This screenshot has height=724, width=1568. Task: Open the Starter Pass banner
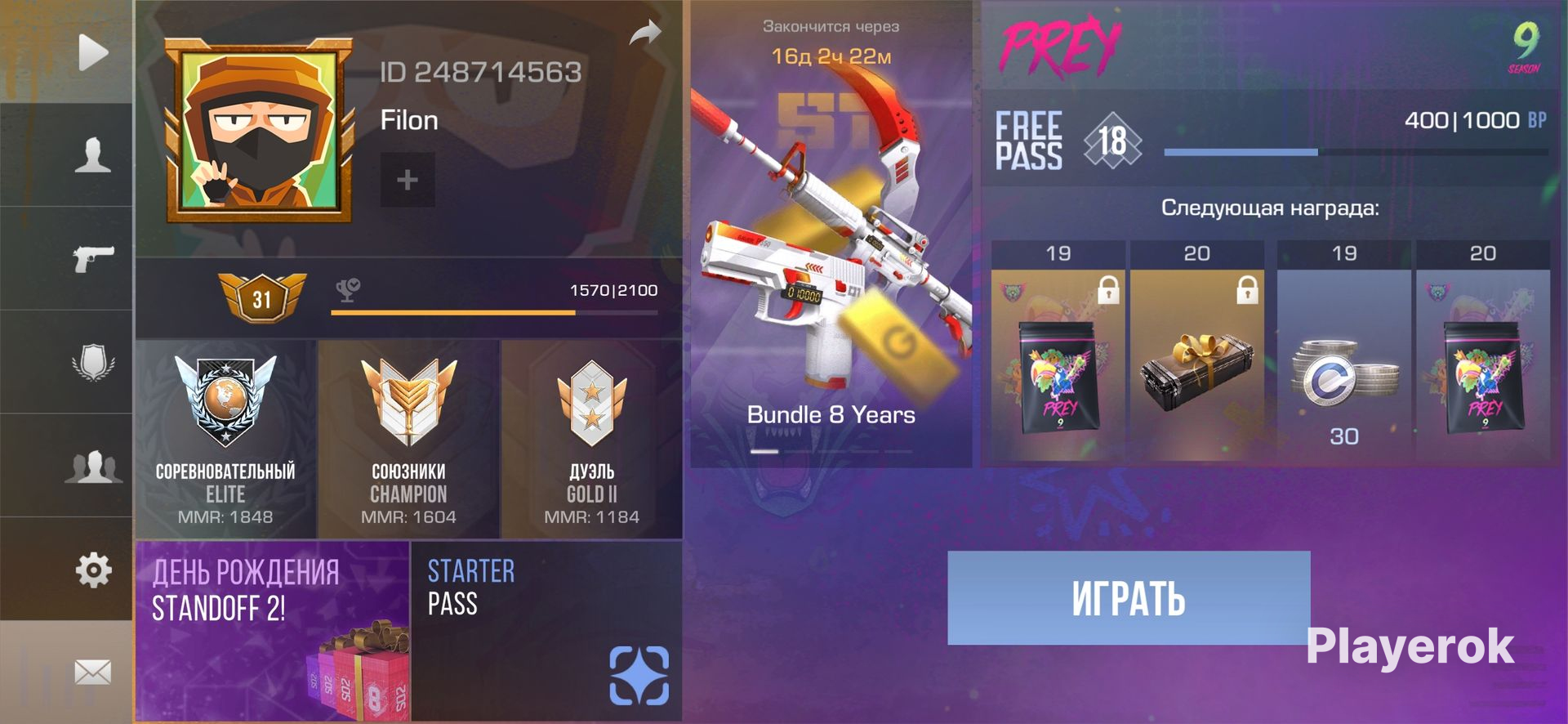(546, 631)
